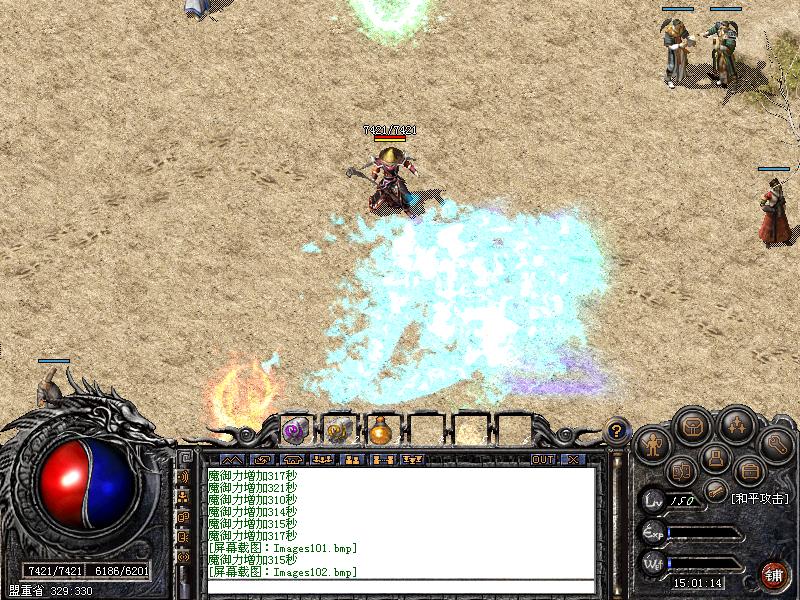Use the purple scroll in the belt
Screen dimensions: 800x600
pos(294,431)
